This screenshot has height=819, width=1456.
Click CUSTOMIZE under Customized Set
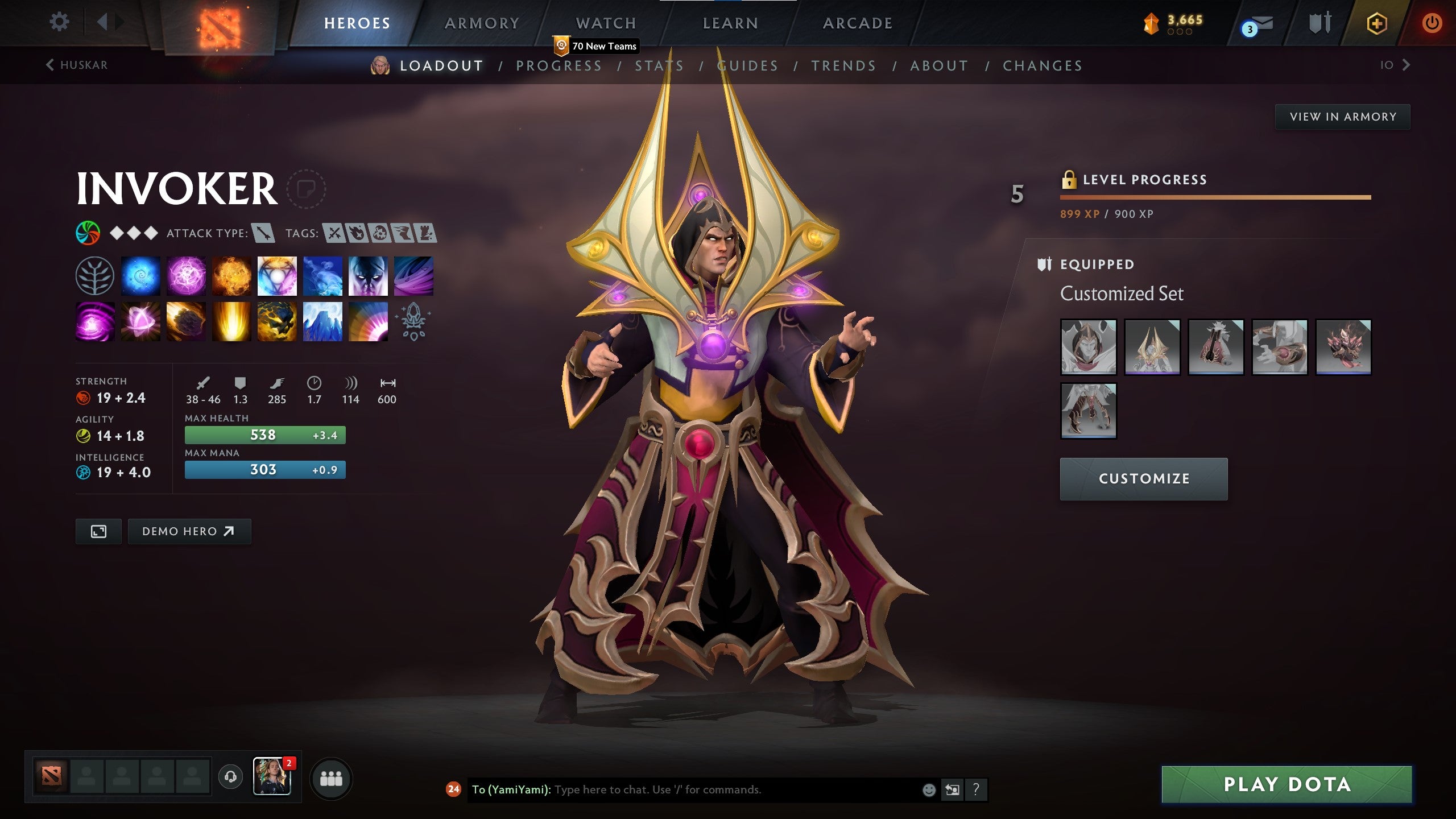click(1143, 478)
